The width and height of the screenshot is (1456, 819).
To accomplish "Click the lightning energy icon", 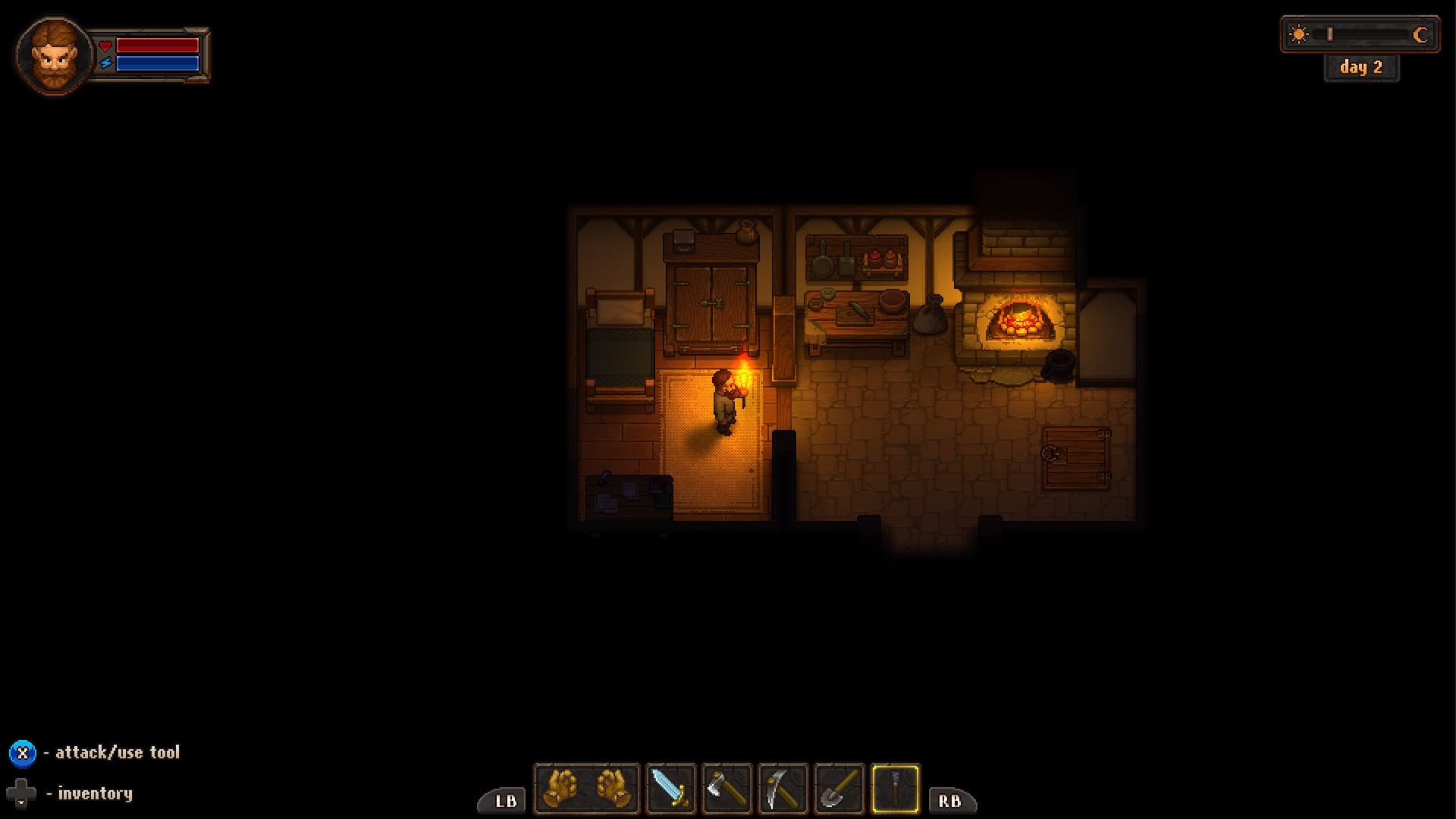I will [x=105, y=63].
